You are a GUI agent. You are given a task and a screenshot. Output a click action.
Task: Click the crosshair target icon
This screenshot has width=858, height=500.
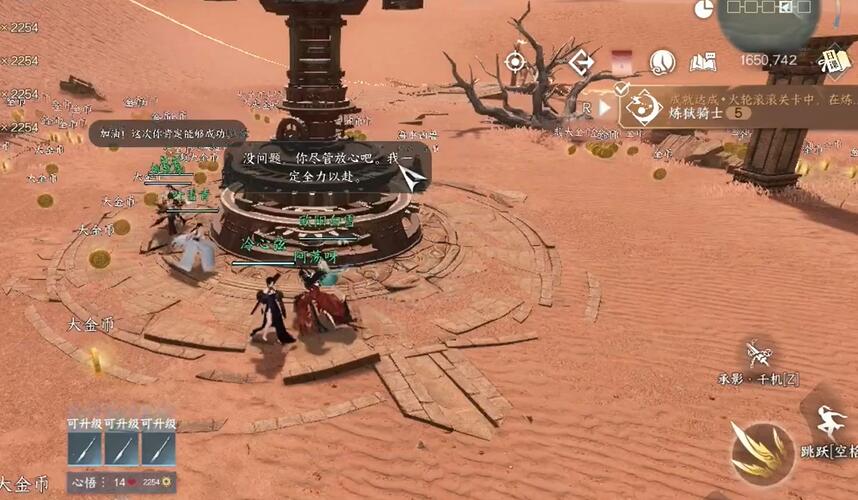515,62
